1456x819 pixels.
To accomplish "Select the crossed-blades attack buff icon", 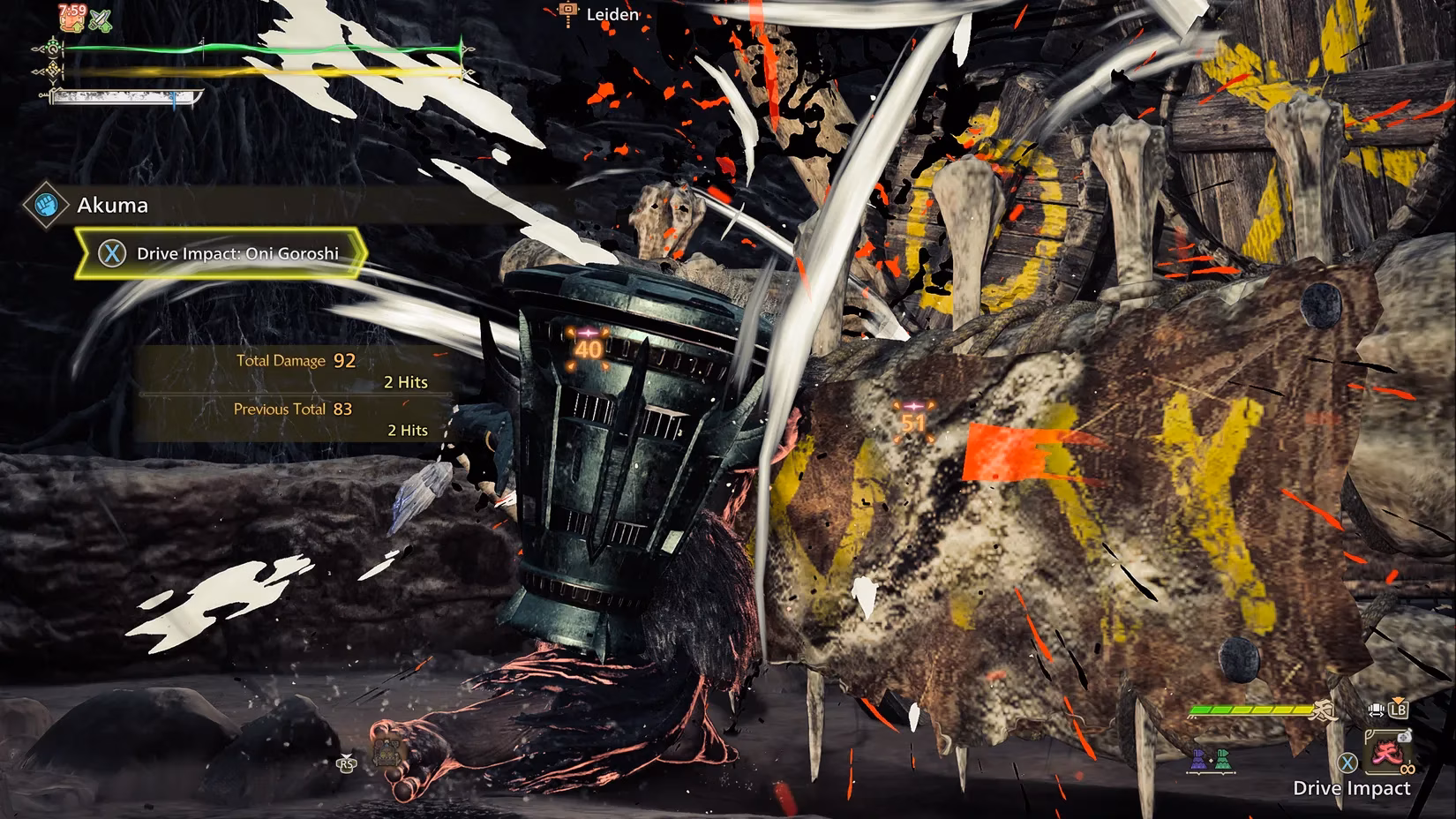I will [x=100, y=21].
